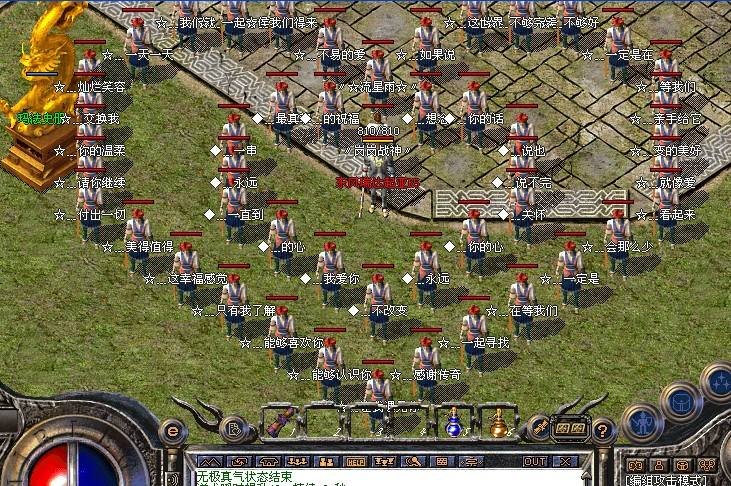Click the crossed bone round icon
The width and height of the screenshot is (731, 486).
539,428
